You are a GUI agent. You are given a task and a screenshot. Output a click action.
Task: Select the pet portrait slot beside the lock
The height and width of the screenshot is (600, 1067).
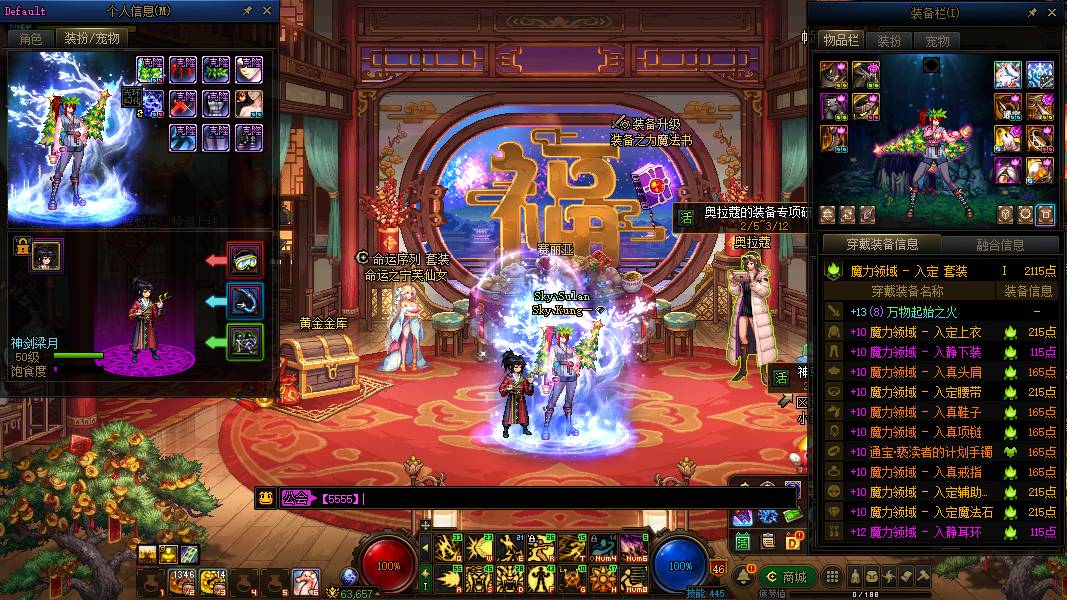tap(46, 254)
